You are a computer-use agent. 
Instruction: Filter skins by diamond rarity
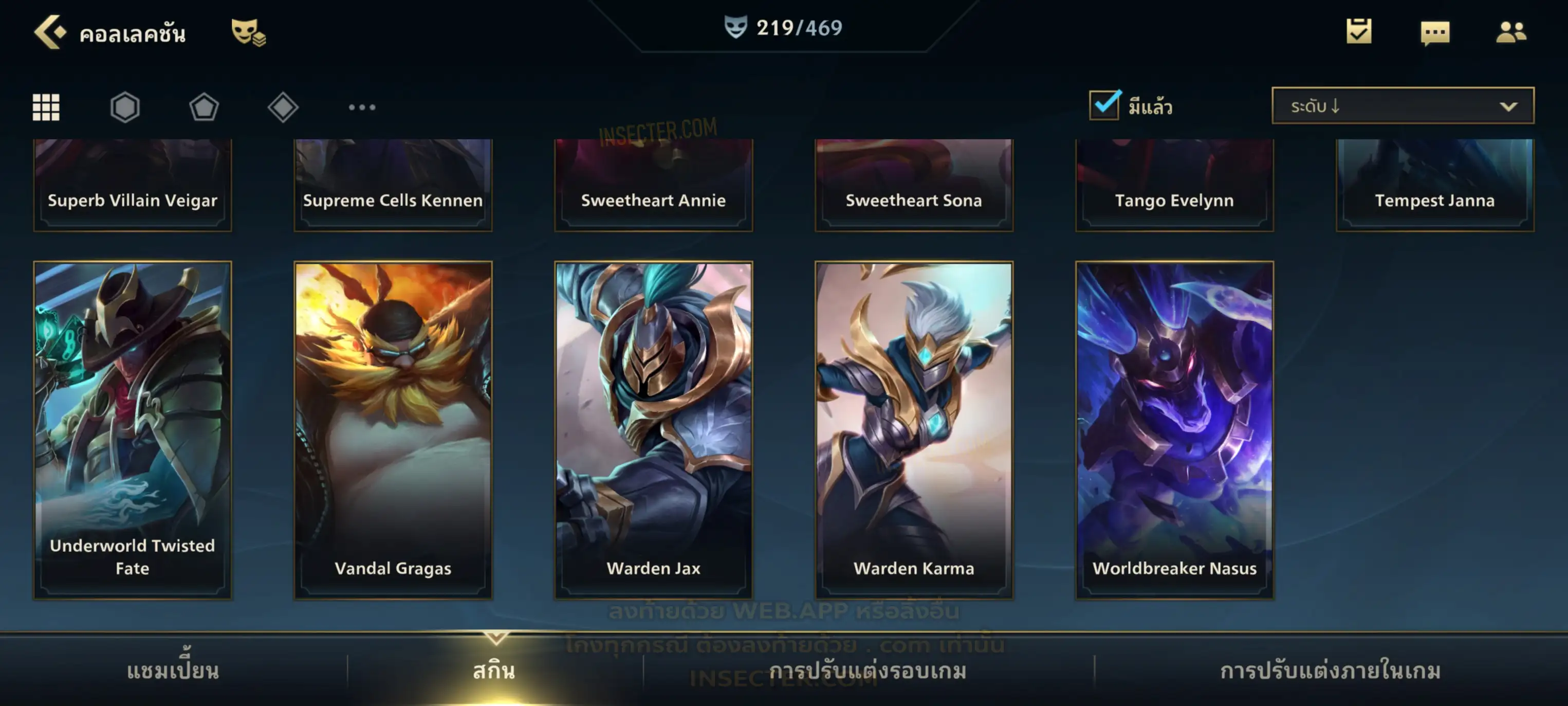283,107
